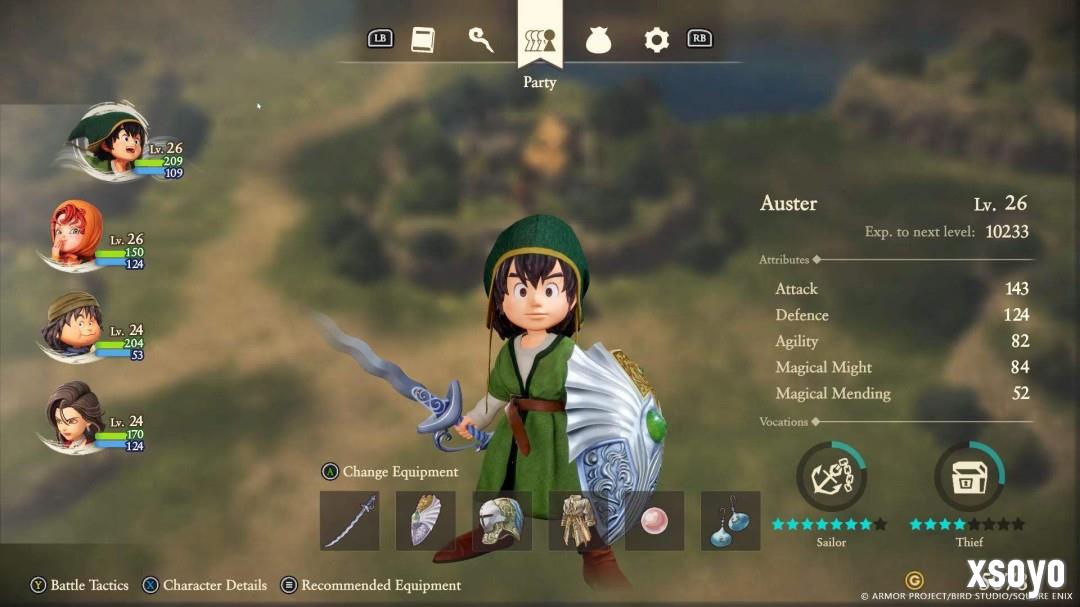1080x607 pixels.
Task: Select the pink orb accessory slot
Action: point(654,520)
